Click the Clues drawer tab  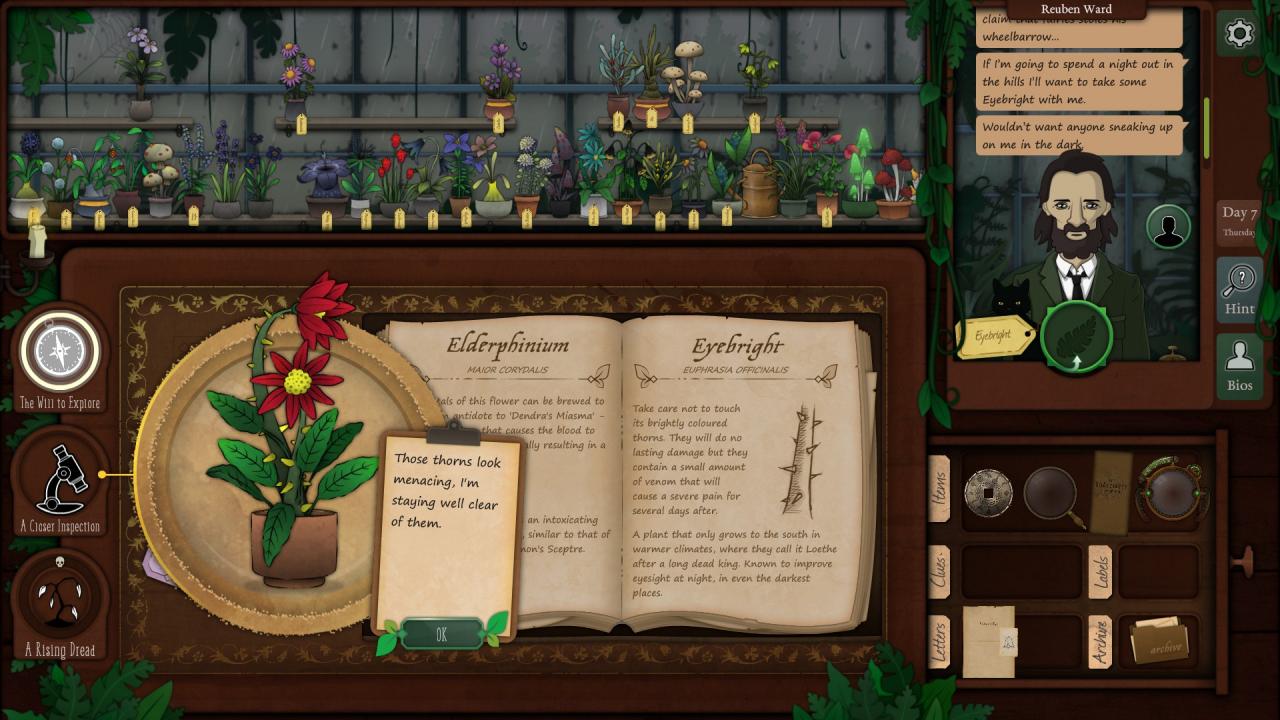pos(939,572)
